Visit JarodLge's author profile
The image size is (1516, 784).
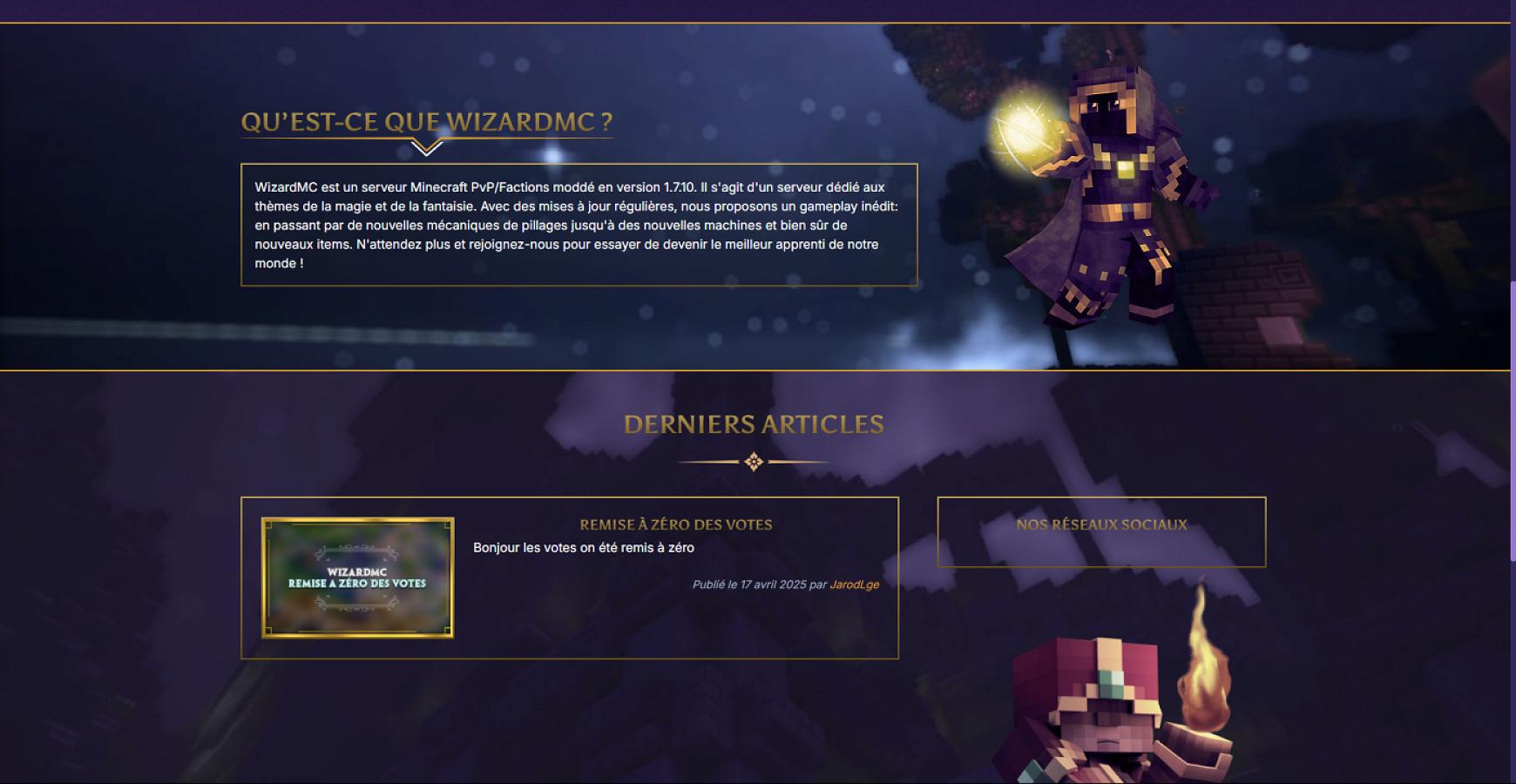click(x=853, y=585)
